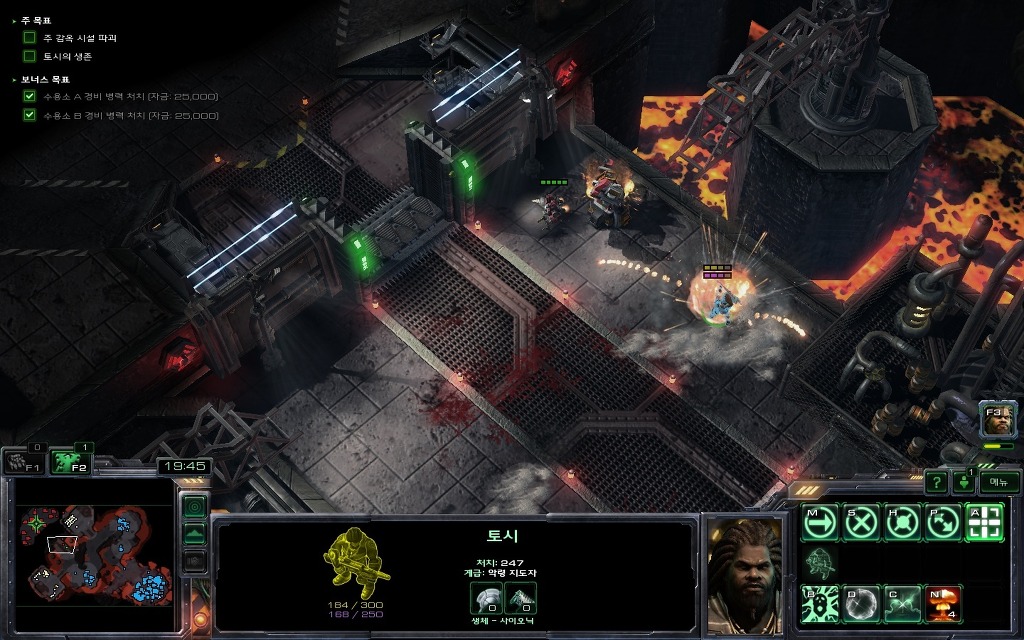
Task: Use the translucent sphere ability (D)
Action: click(x=861, y=604)
